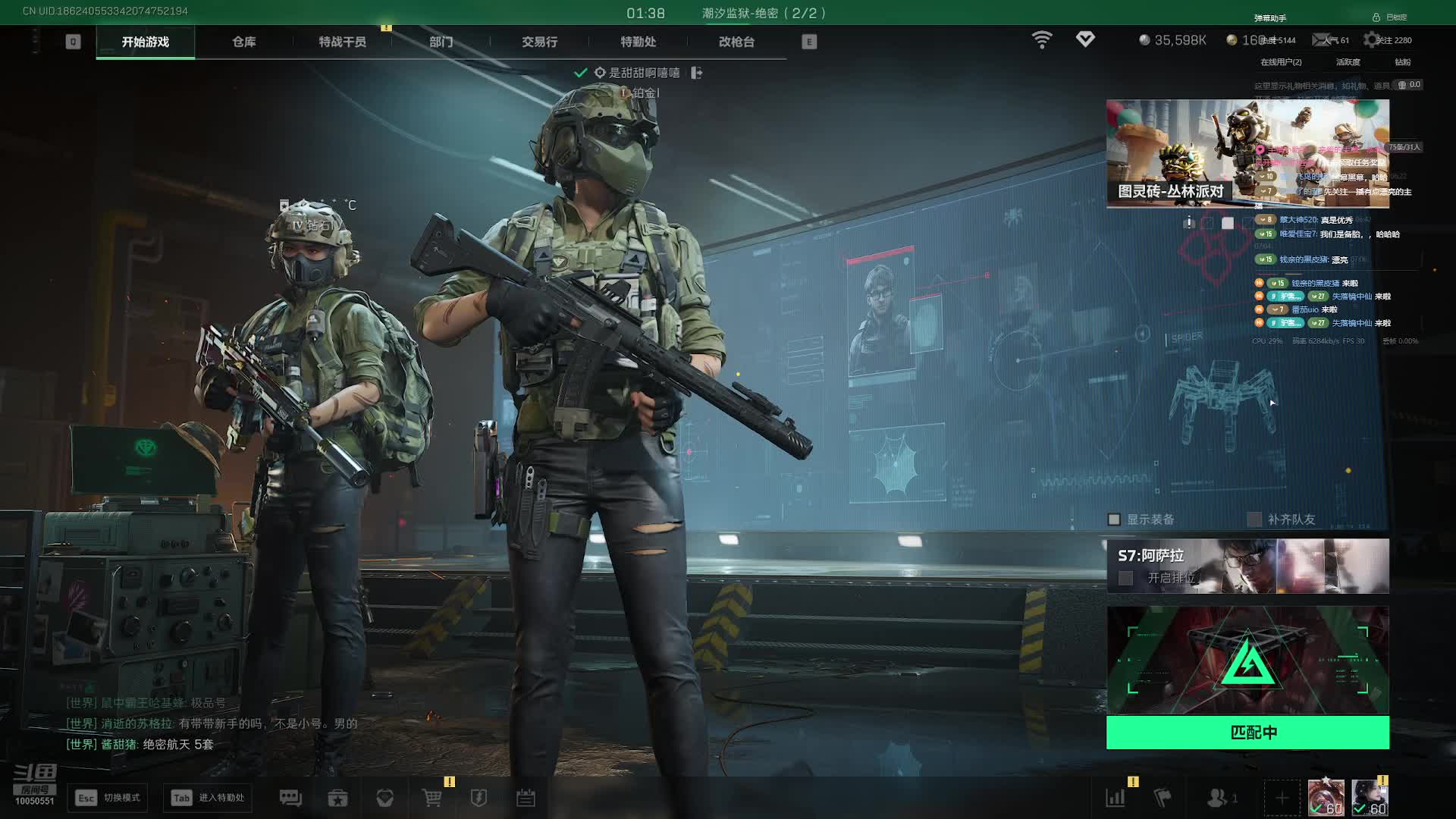This screenshot has height=819, width=1456.
Task: Click the green 匹配中 matchmaking button
Action: [1247, 733]
